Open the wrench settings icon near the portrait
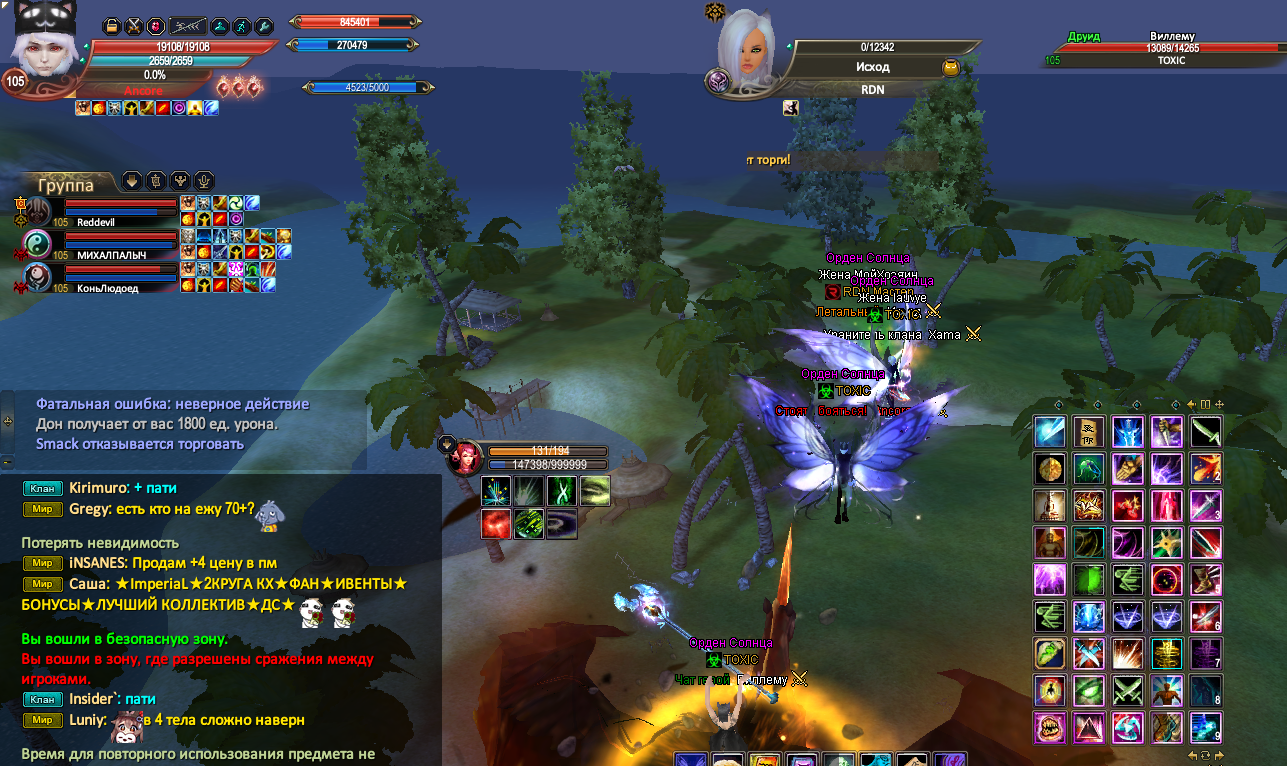Image resolution: width=1287 pixels, height=766 pixels. pos(264,26)
